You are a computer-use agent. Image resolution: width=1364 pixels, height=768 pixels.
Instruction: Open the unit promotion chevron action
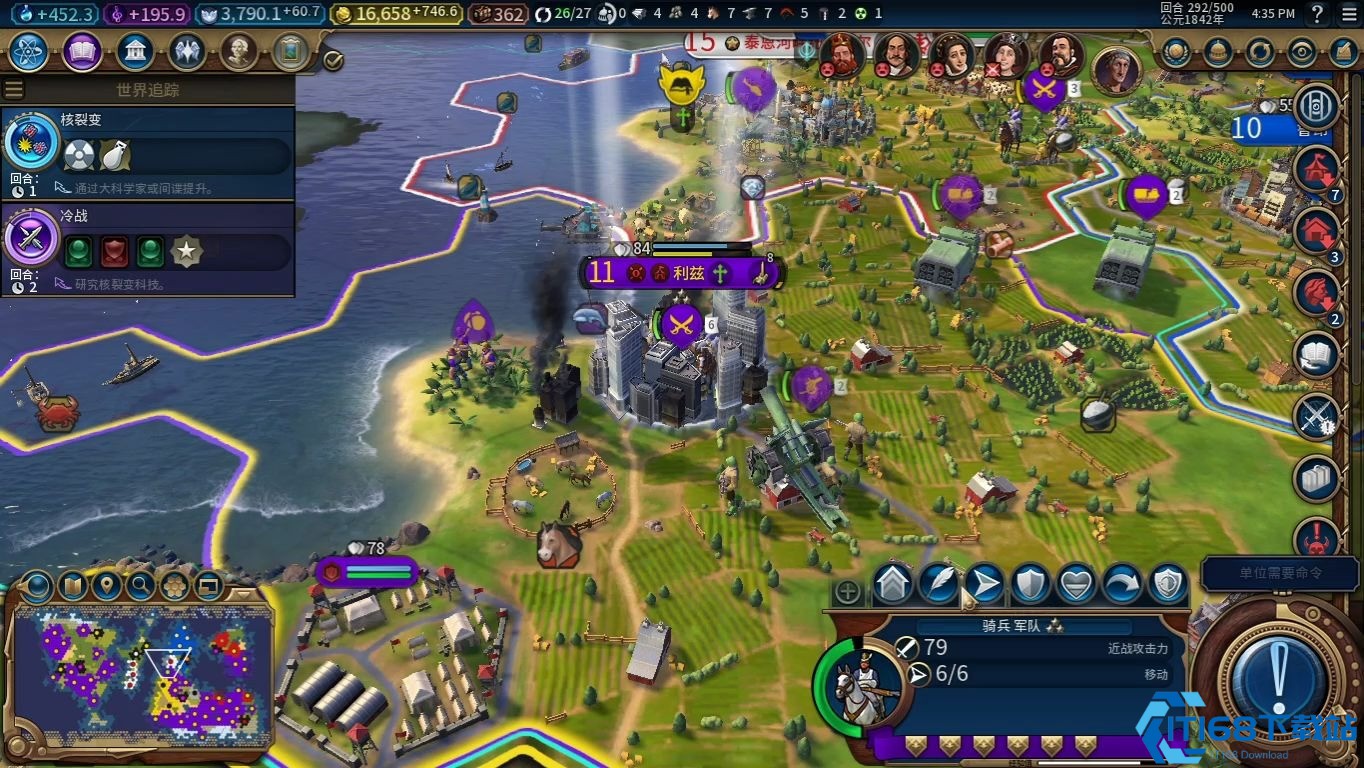point(893,584)
